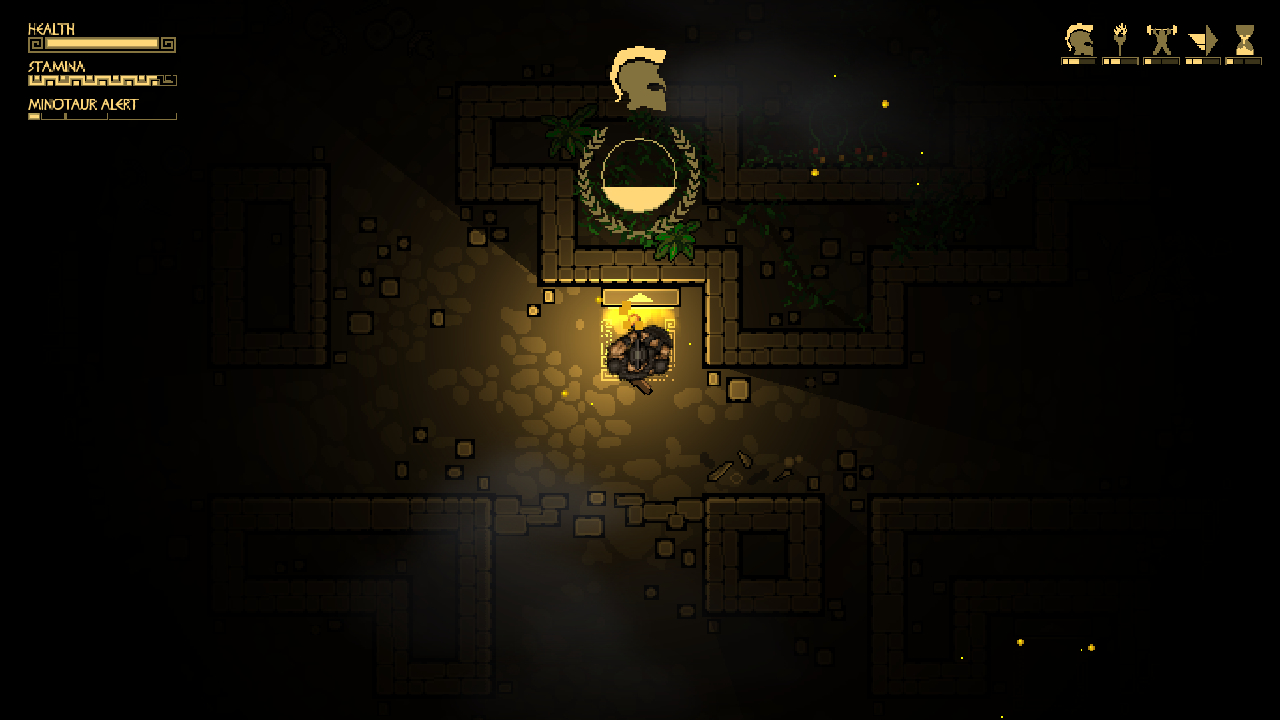1280x720 pixels.
Task: Click the player character holding the torch
Action: (x=637, y=352)
